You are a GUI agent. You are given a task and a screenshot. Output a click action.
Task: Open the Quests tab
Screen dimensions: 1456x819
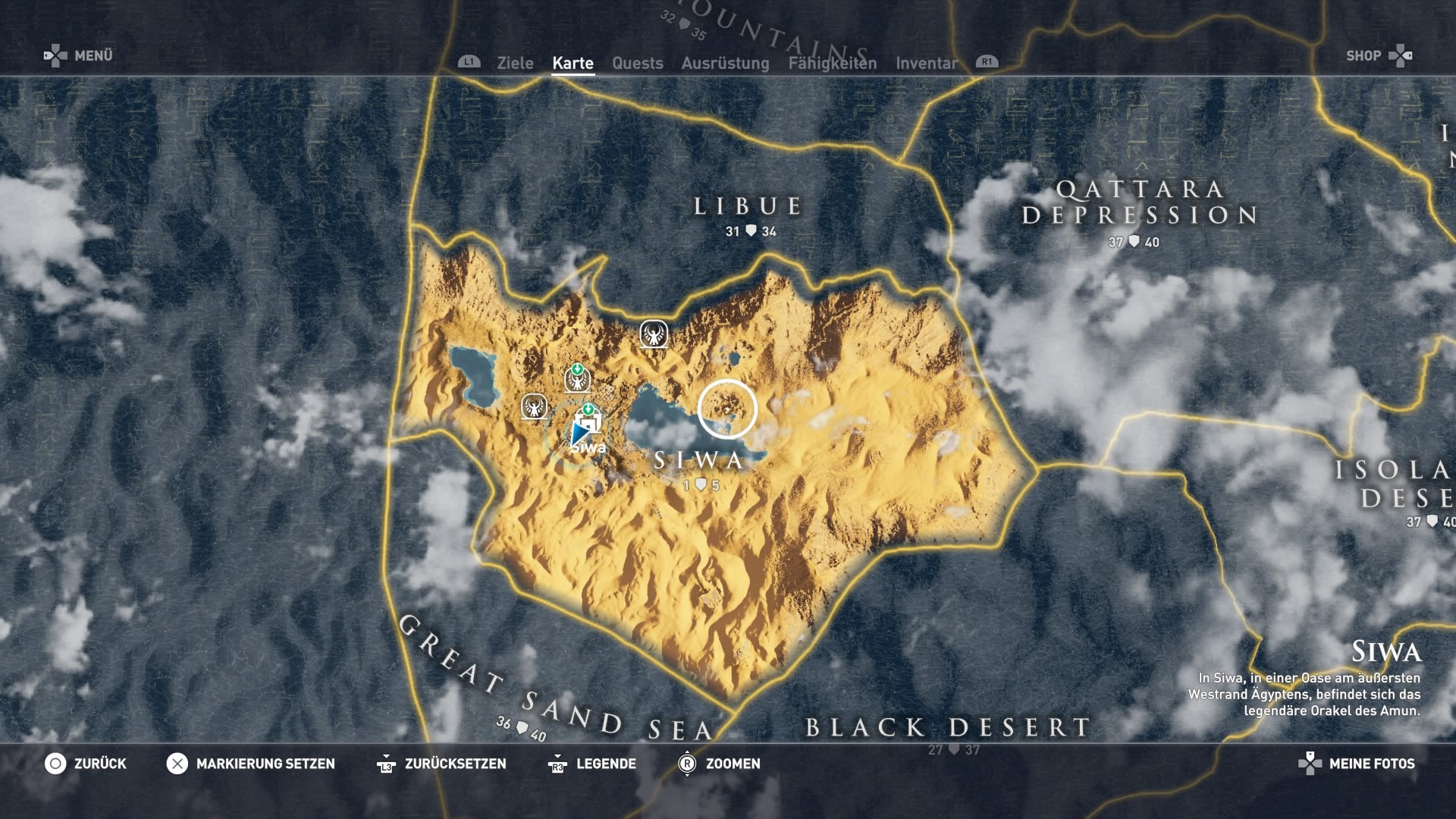coord(637,63)
